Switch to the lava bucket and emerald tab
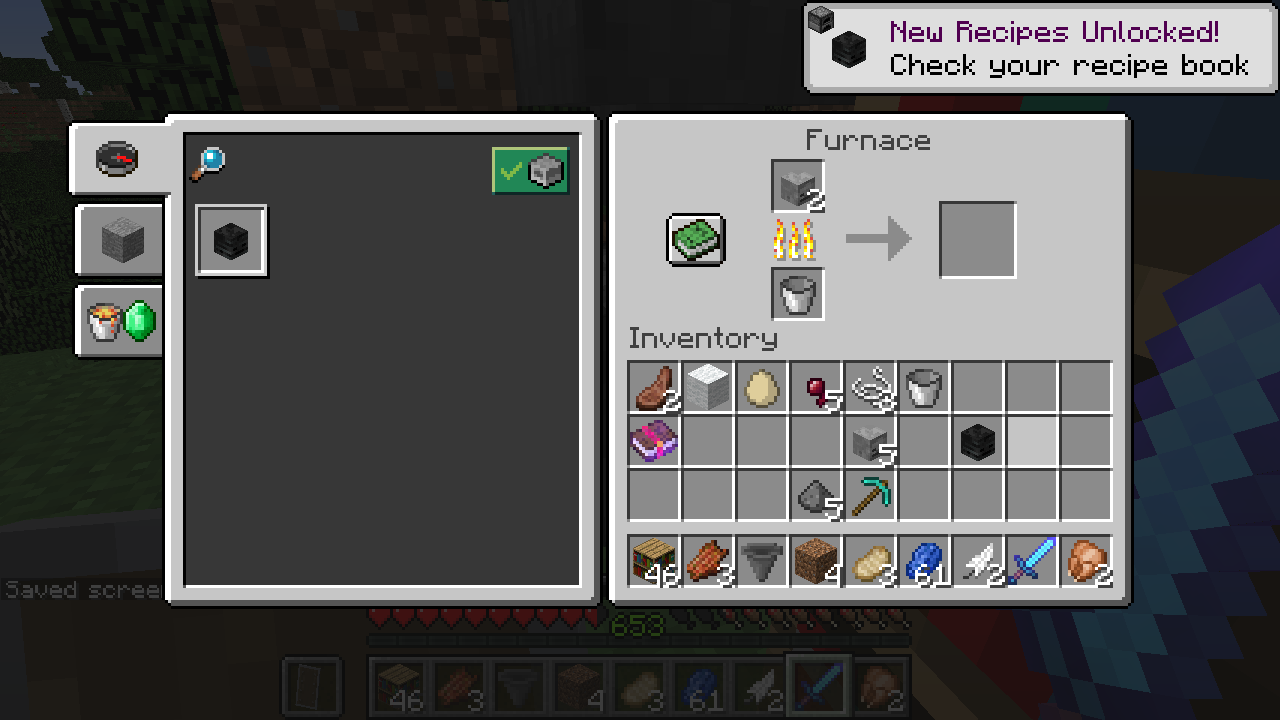Viewport: 1280px width, 720px height. (x=121, y=322)
